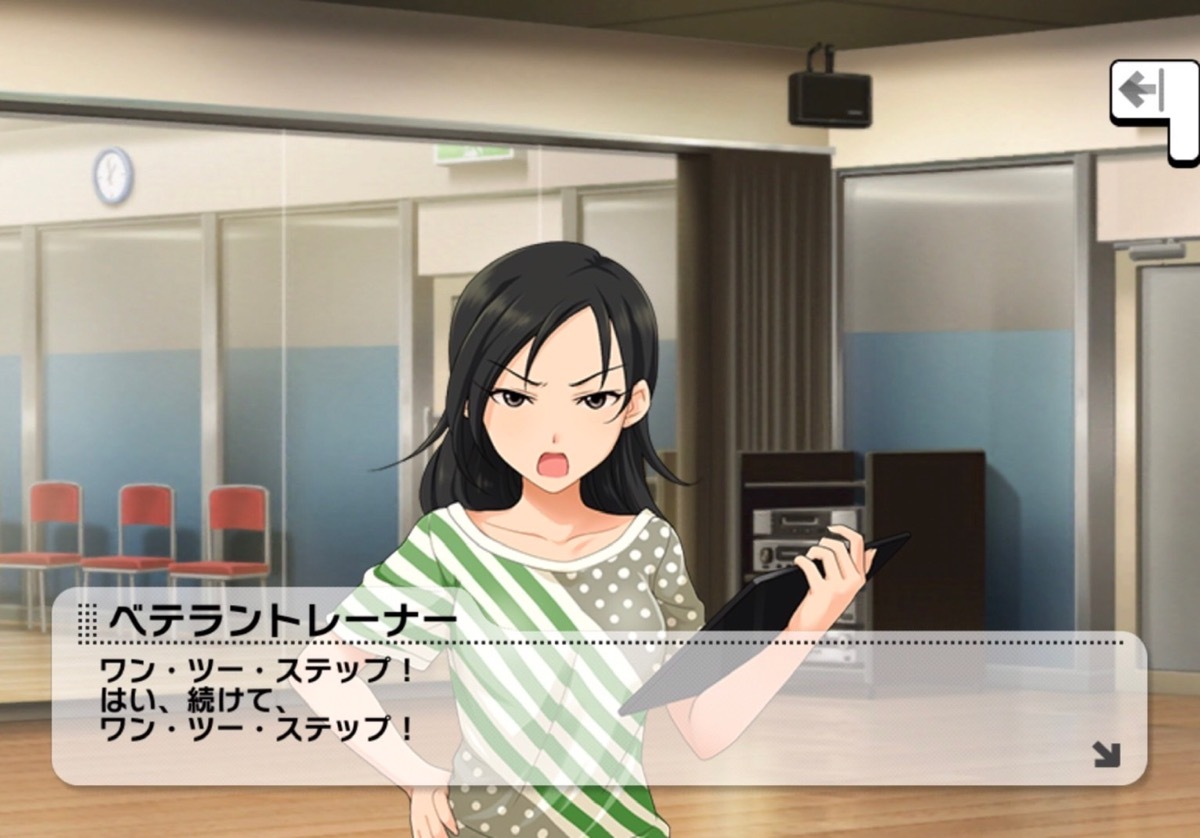Viewport: 1200px width, 838px height.
Task: Click the Veteran Trainer dialogue box
Action: (598, 700)
